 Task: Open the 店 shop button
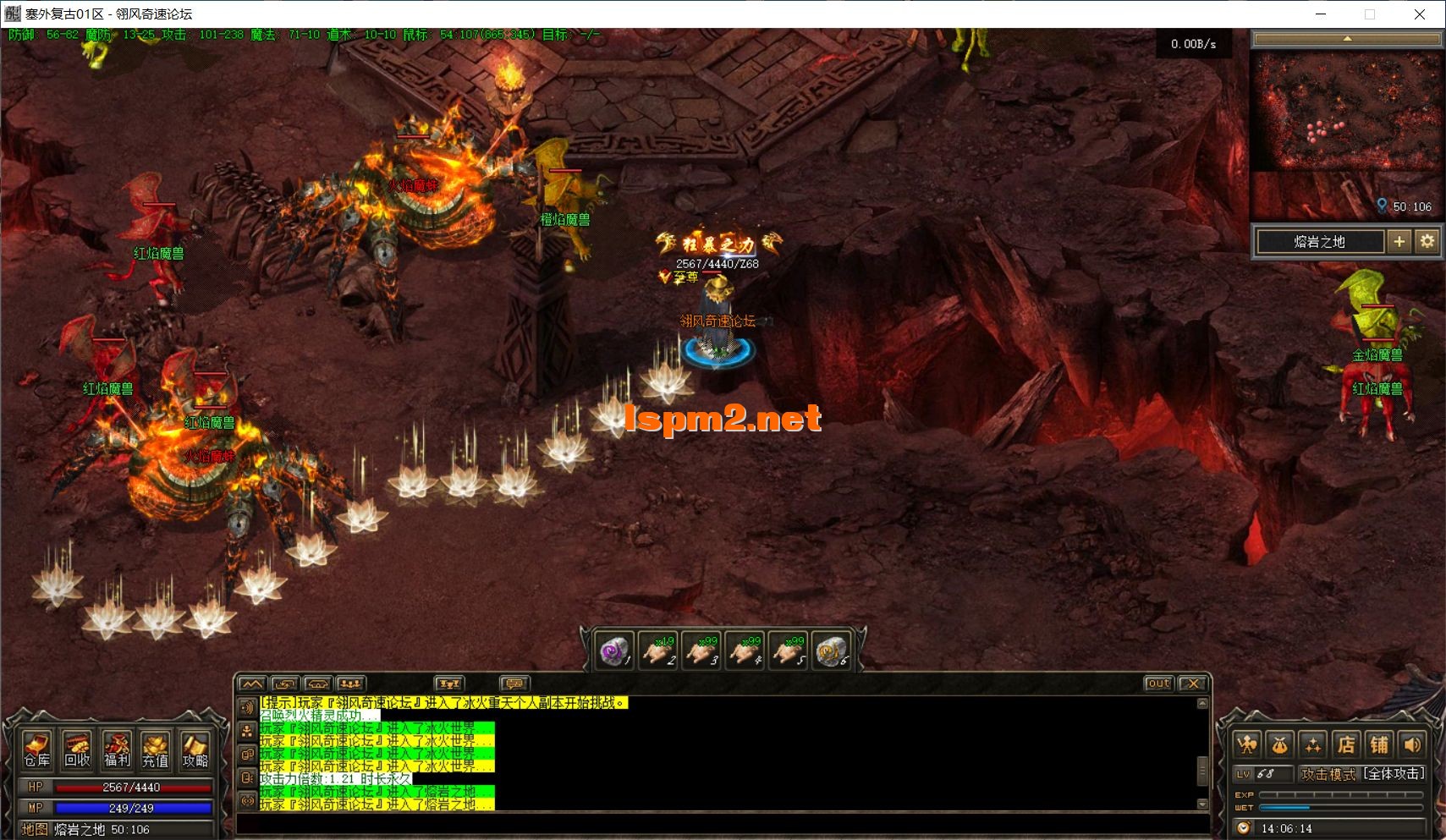(x=1346, y=744)
